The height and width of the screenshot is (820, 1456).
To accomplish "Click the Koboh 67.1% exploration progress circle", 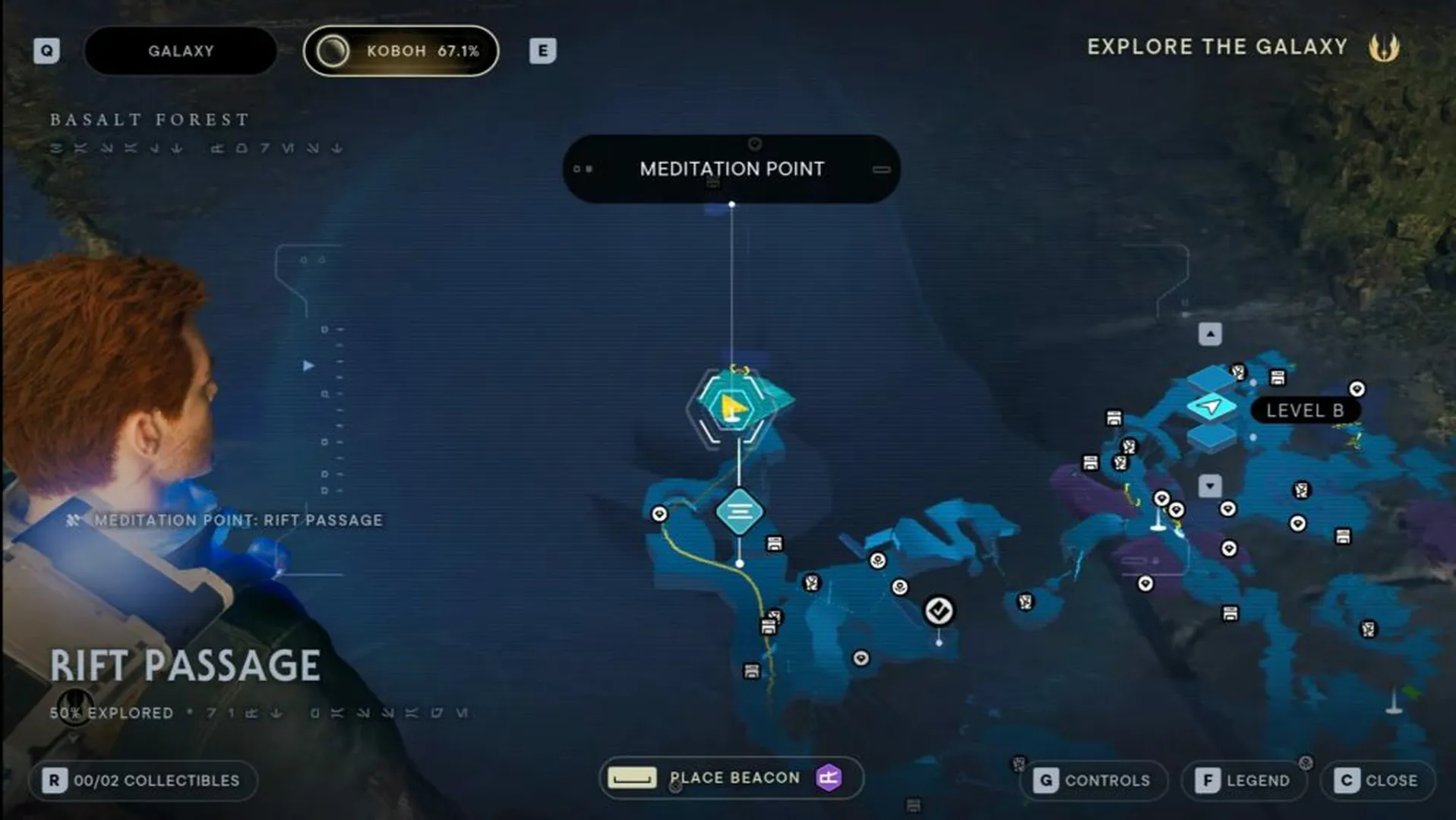I will click(x=332, y=51).
